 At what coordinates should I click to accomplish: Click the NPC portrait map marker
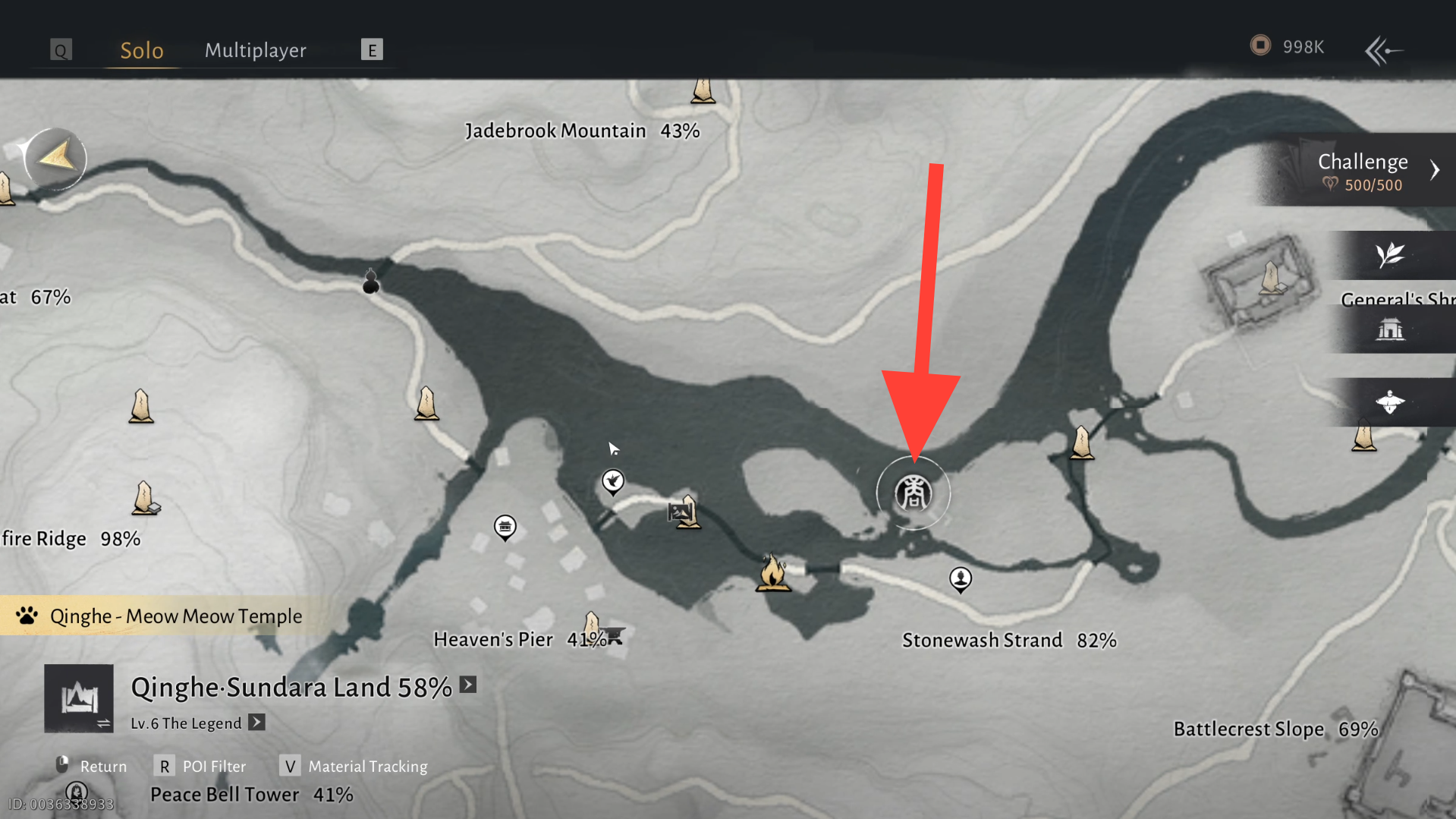click(961, 579)
